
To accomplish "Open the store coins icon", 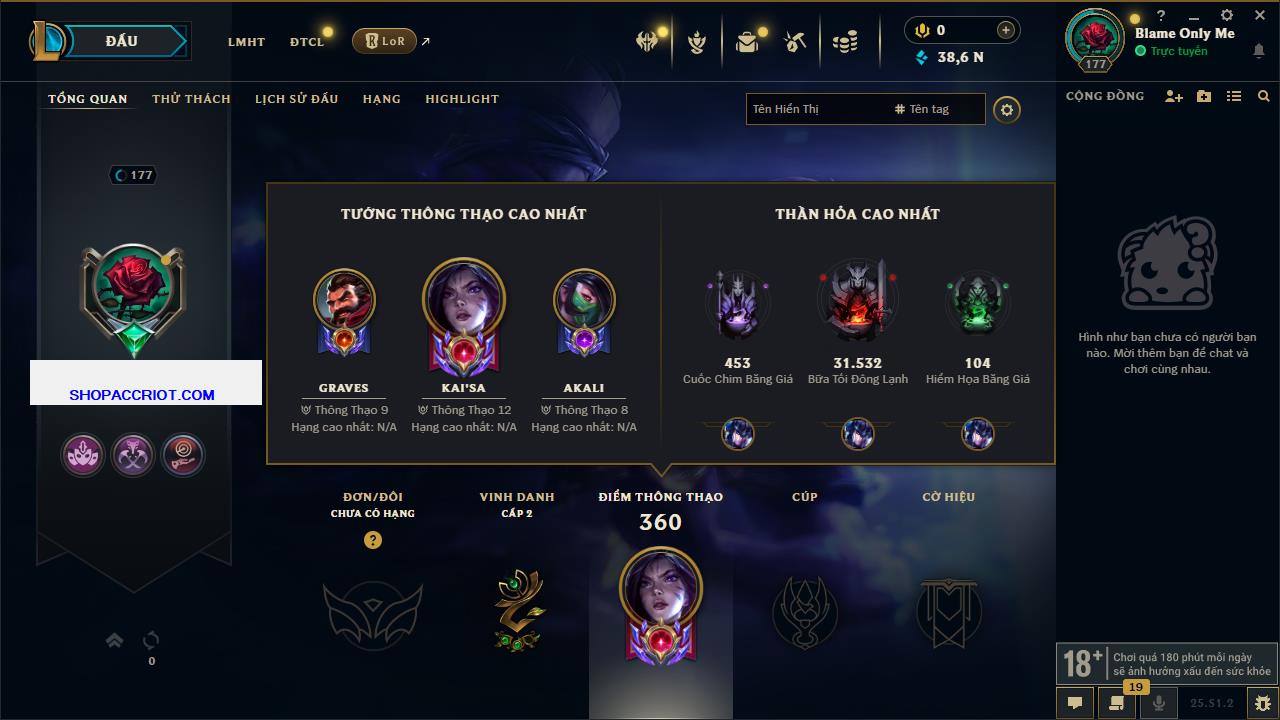I will pyautogui.click(x=845, y=42).
